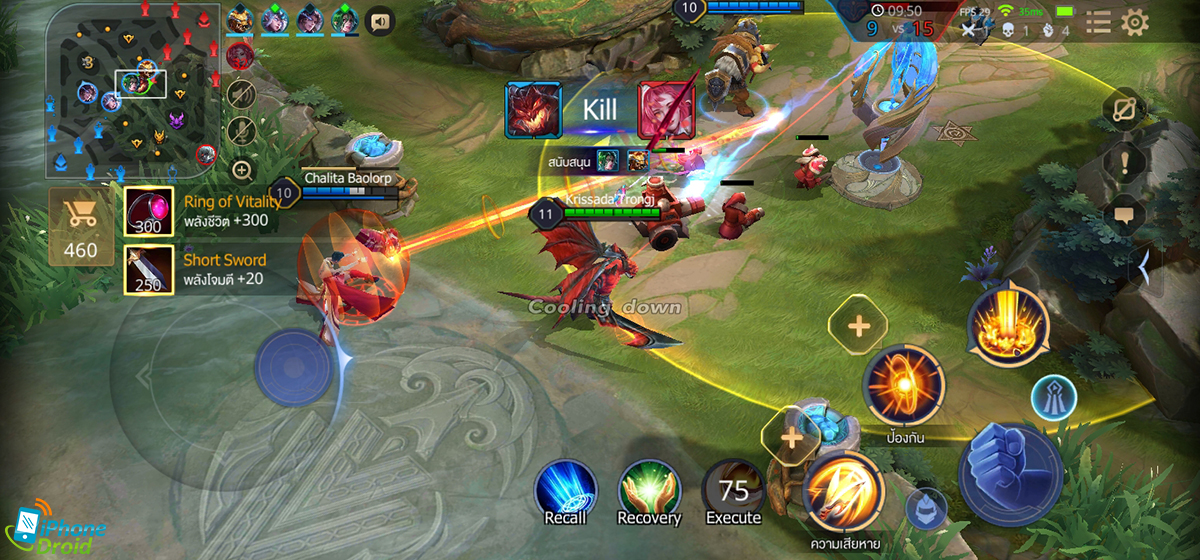1200x560 pixels.
Task: Select the attack-tower target button
Action: point(1053,396)
